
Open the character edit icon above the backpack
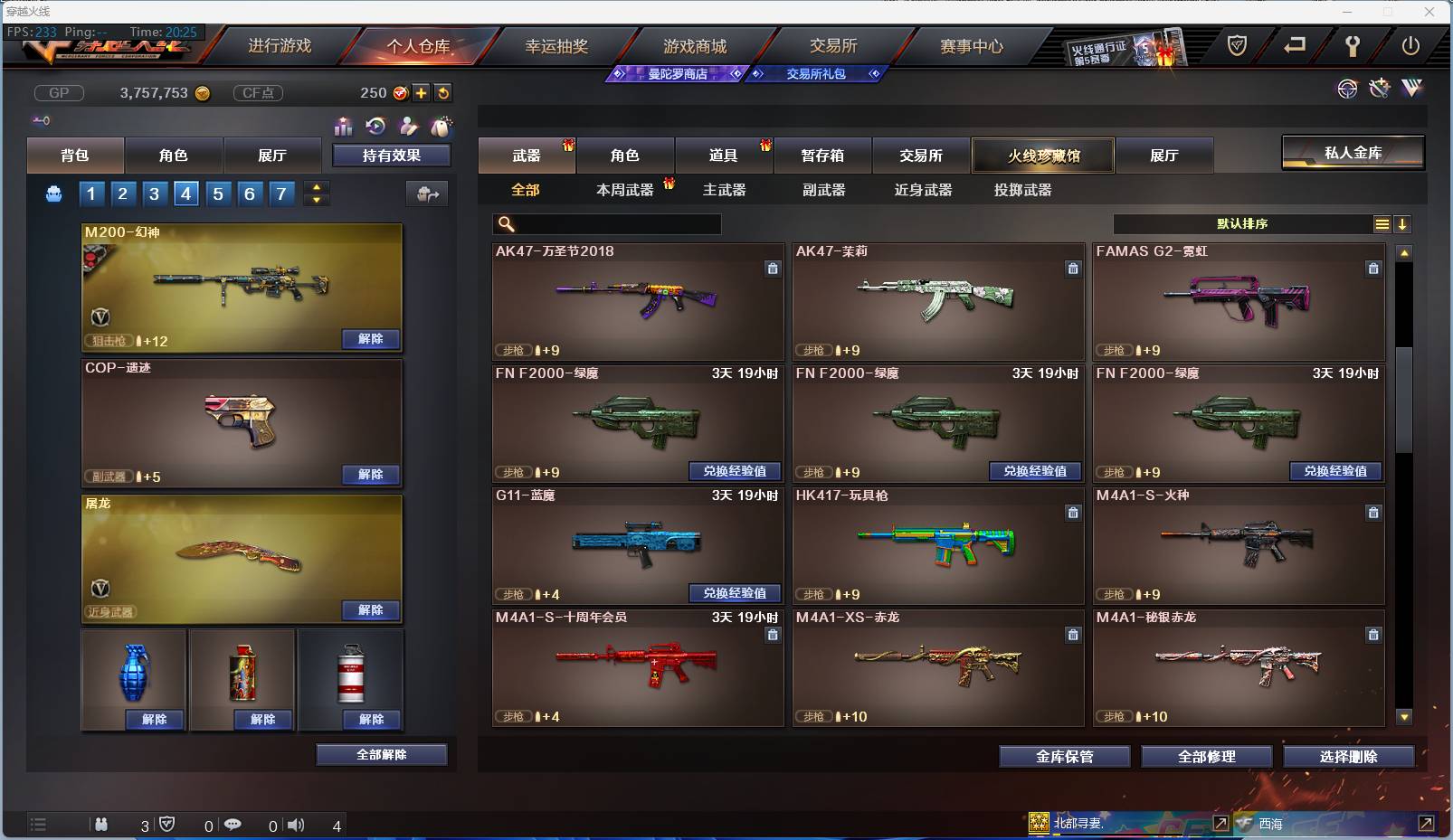point(408,127)
